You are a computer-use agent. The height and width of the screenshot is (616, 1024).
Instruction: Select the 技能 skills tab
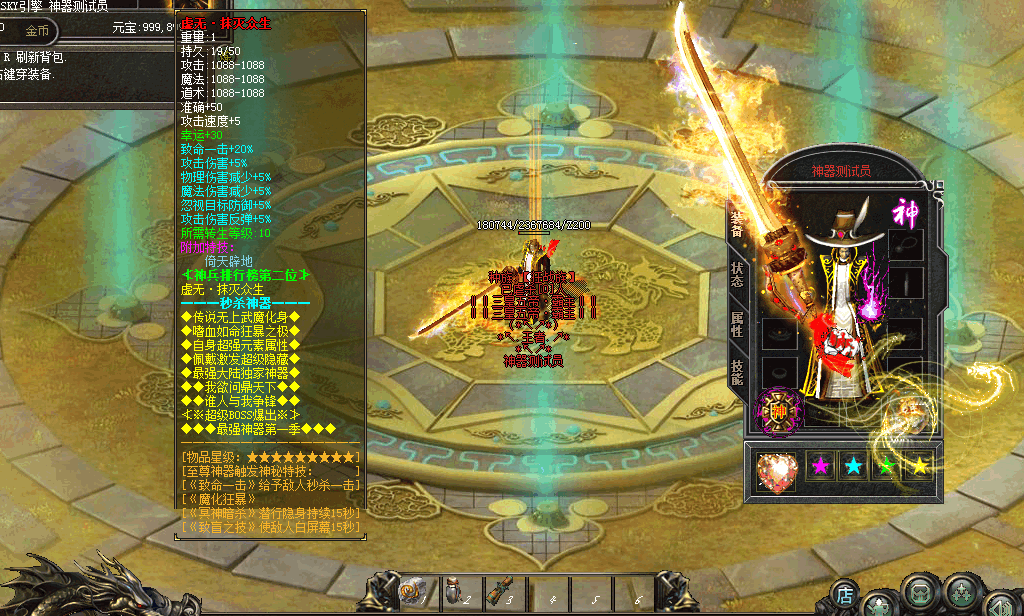click(x=736, y=371)
